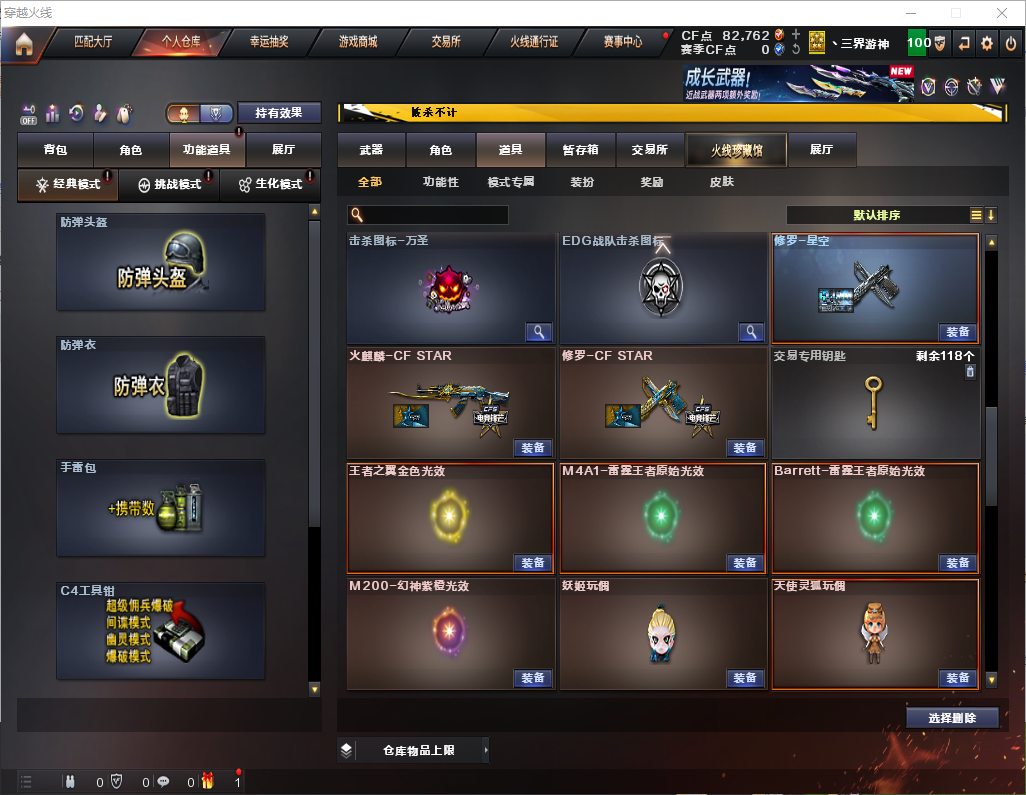Open the 火线通行证 battle pass tab
The height and width of the screenshot is (795, 1026).
534,43
